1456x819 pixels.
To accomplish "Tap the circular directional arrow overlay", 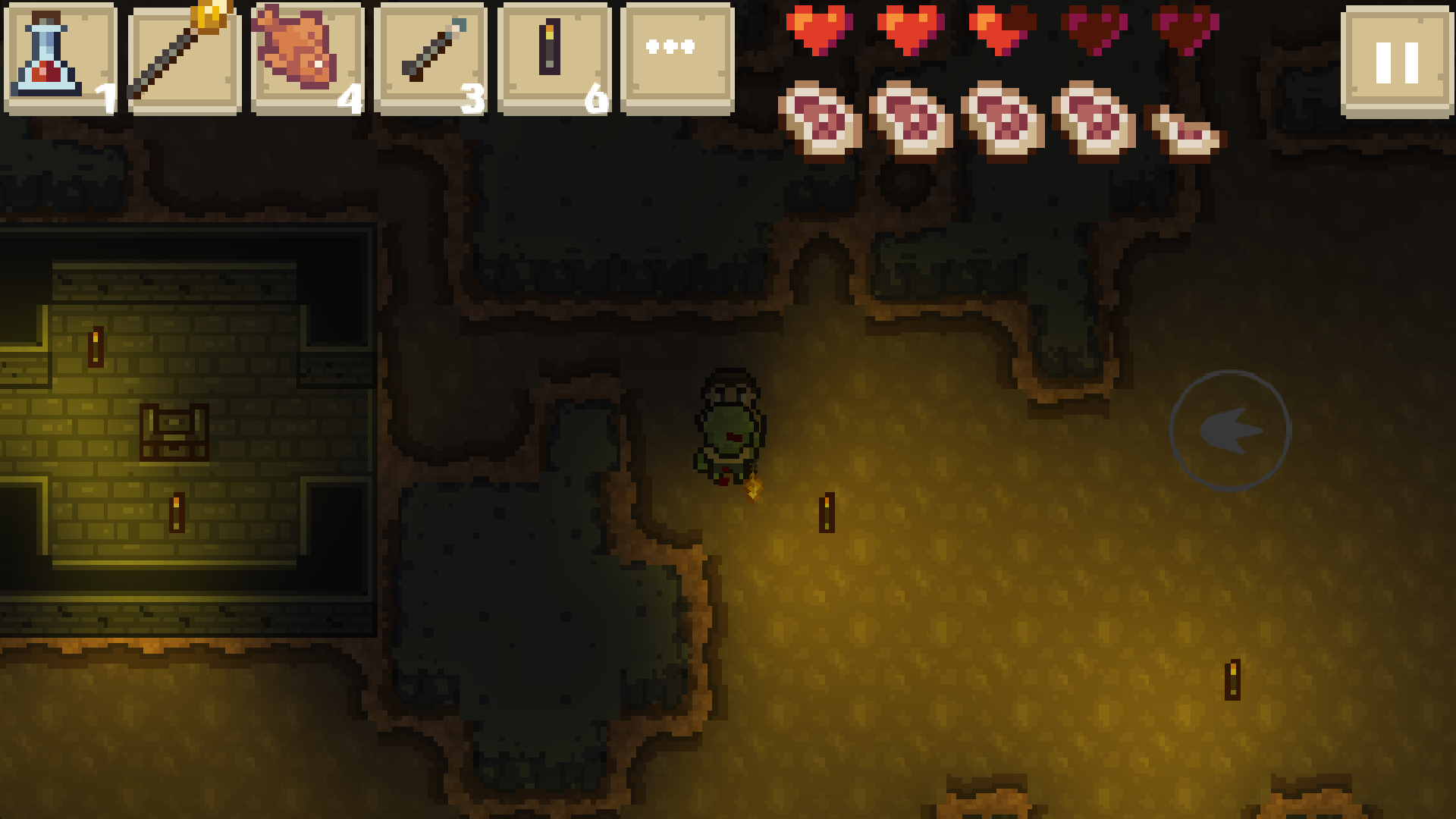I will [1230, 430].
